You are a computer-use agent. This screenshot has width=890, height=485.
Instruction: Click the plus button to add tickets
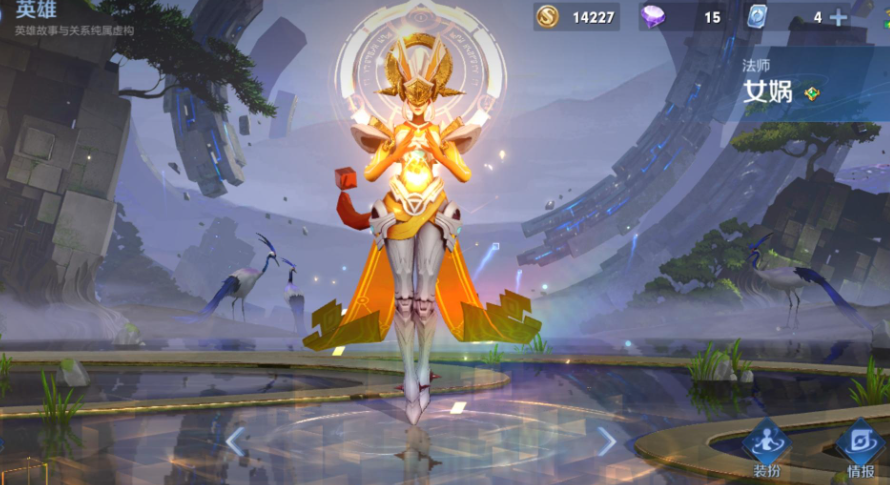[x=838, y=17]
